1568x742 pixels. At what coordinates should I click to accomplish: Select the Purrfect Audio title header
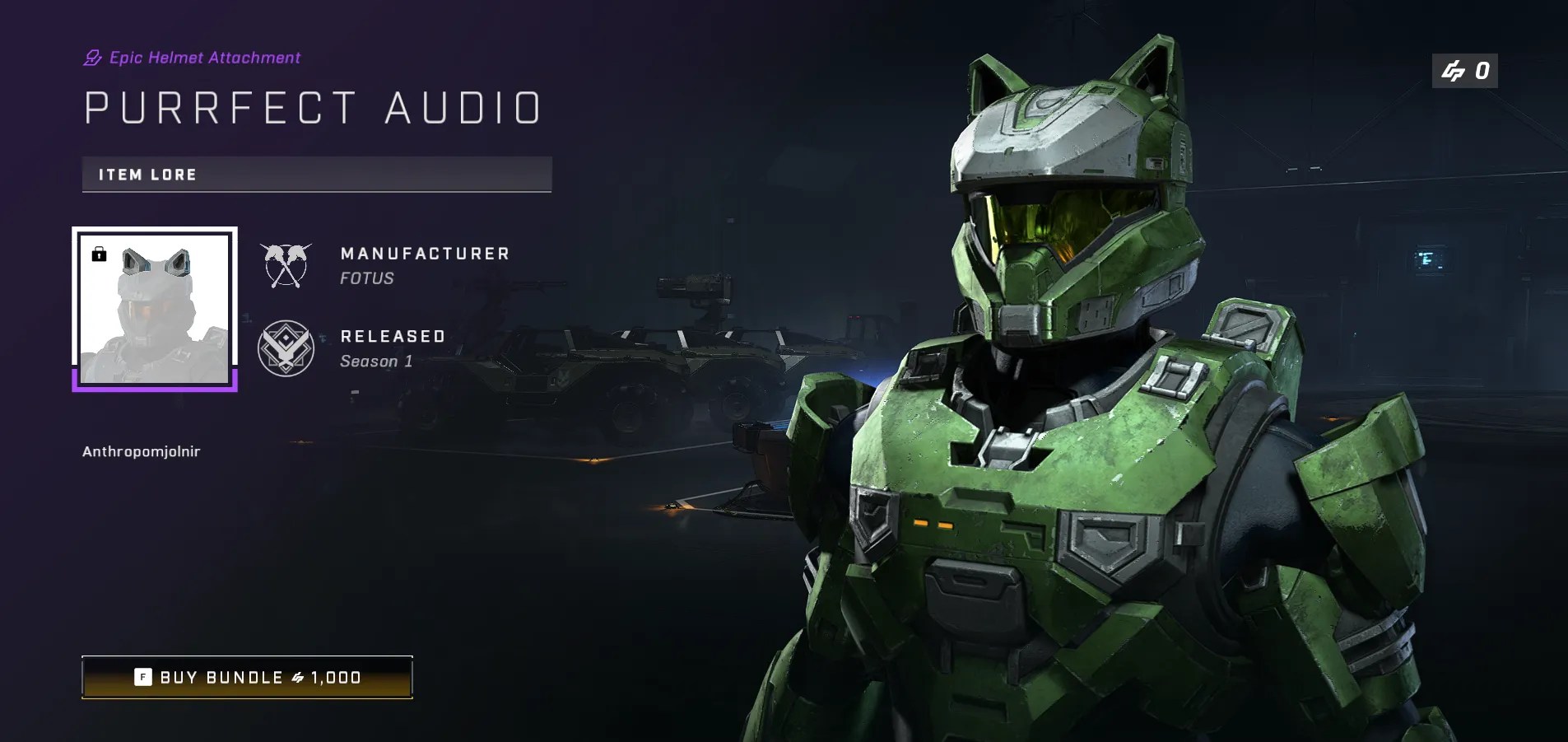click(311, 105)
